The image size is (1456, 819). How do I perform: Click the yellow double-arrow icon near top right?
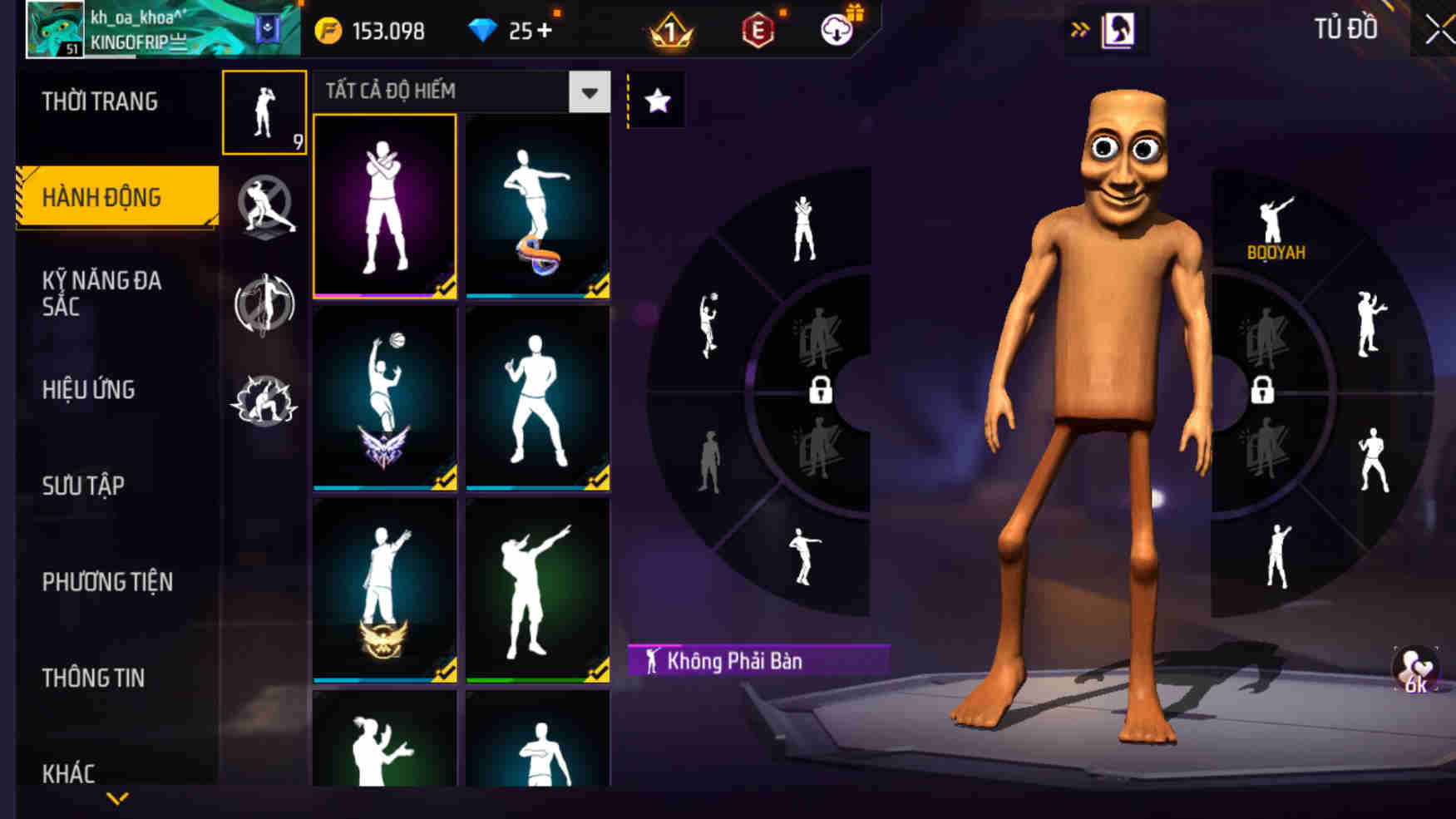click(x=1079, y=28)
